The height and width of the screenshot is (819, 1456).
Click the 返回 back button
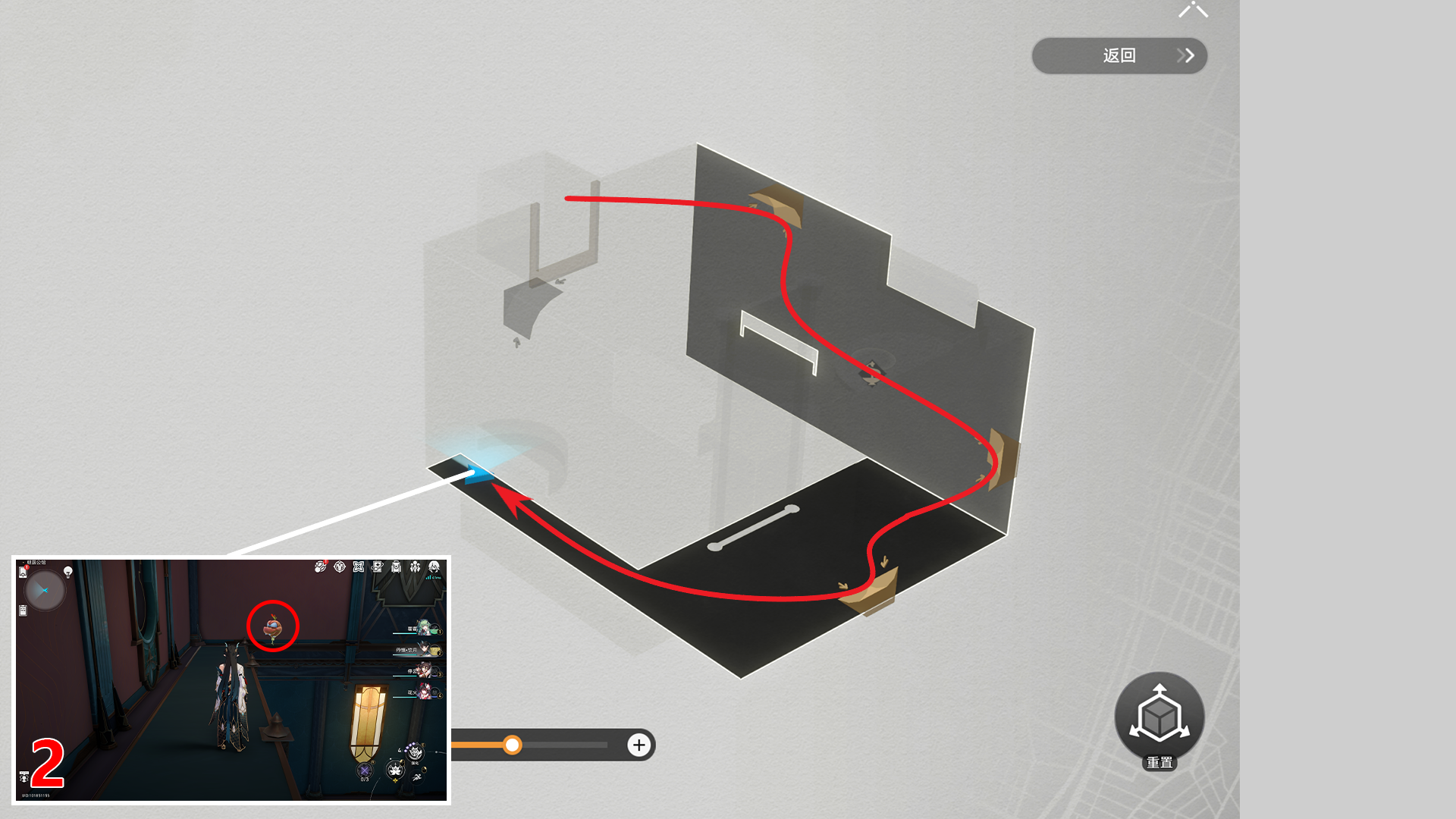point(1119,55)
